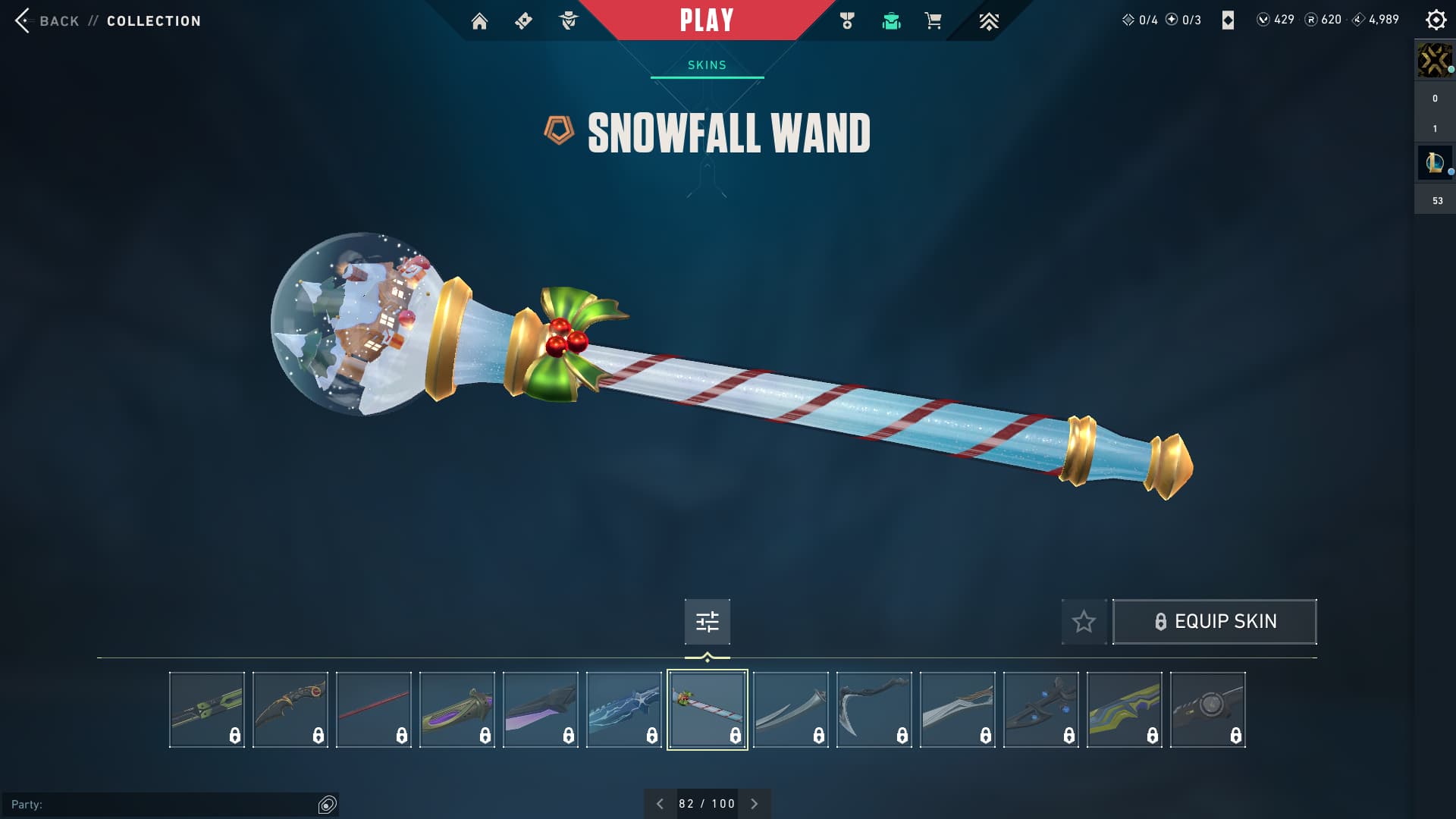The height and width of the screenshot is (819, 1456).
Task: Open the store shopping cart
Action: click(933, 21)
